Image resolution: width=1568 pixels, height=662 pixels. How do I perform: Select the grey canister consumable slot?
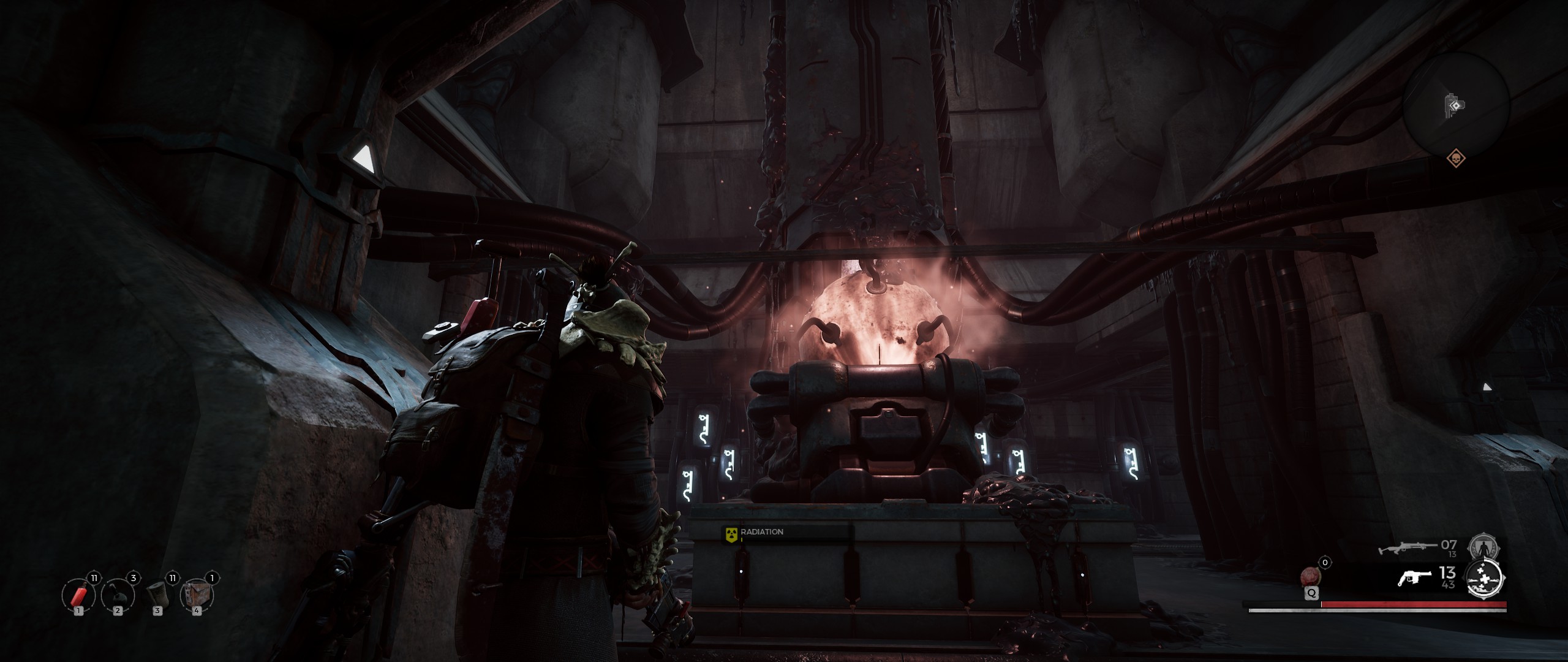coord(157,594)
